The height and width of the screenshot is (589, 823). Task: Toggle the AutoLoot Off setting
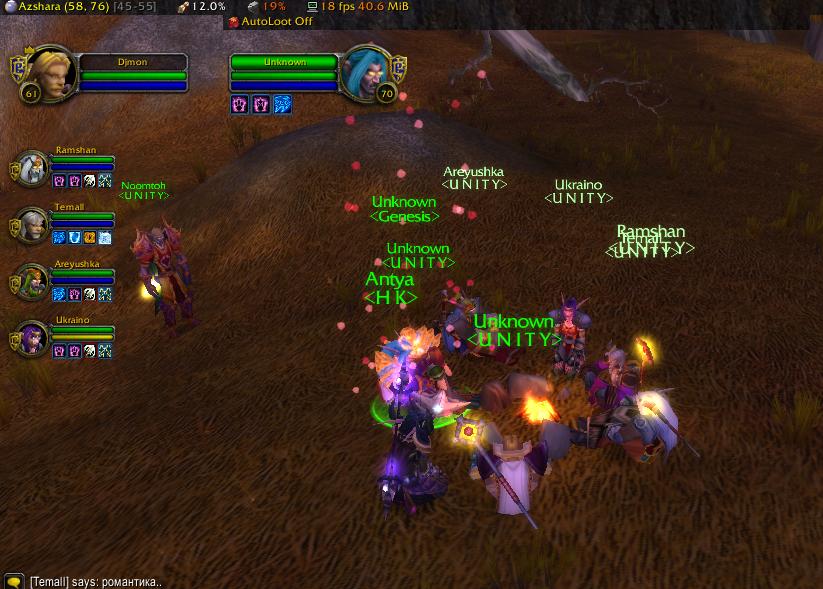(x=270, y=21)
